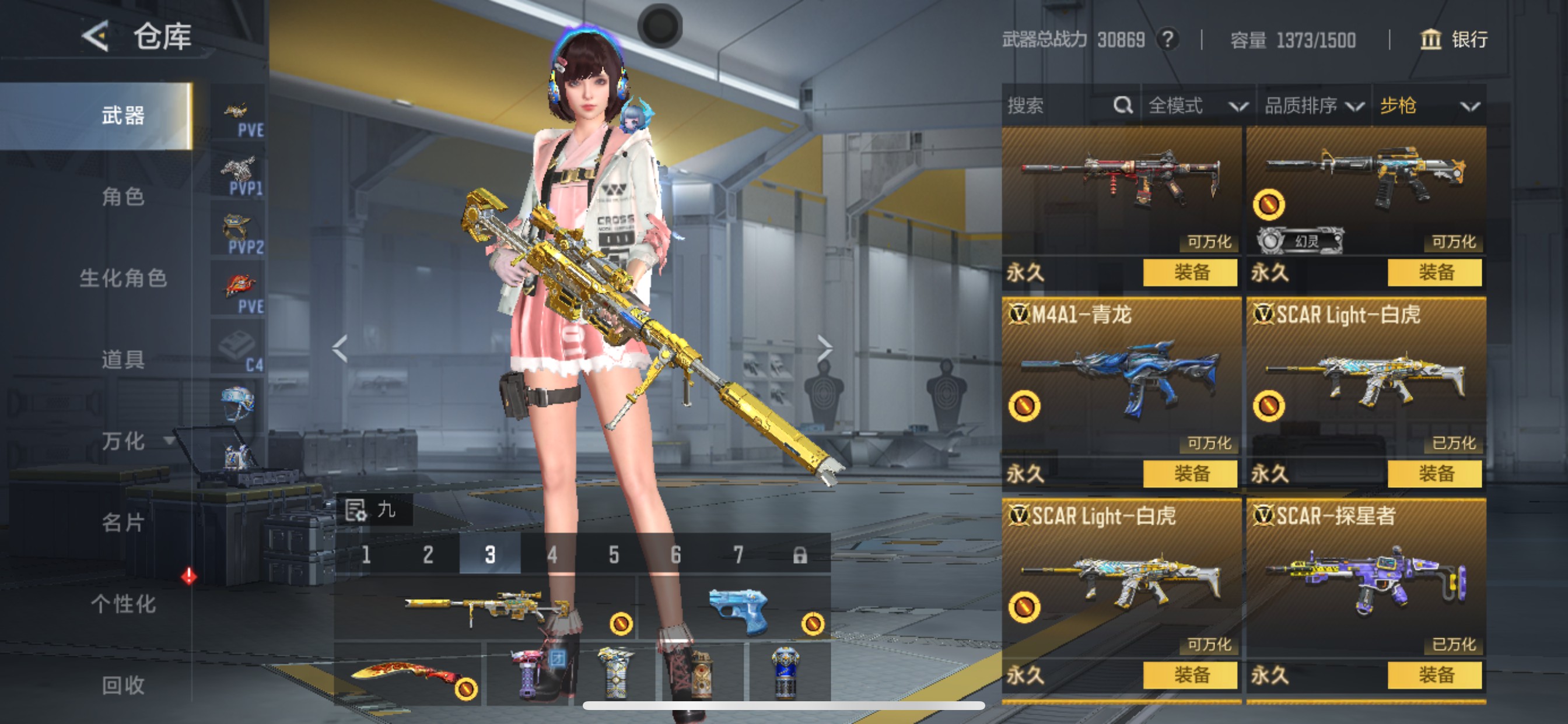Show the next character with right arrow
This screenshot has width=1568, height=724.
pyautogui.click(x=824, y=349)
